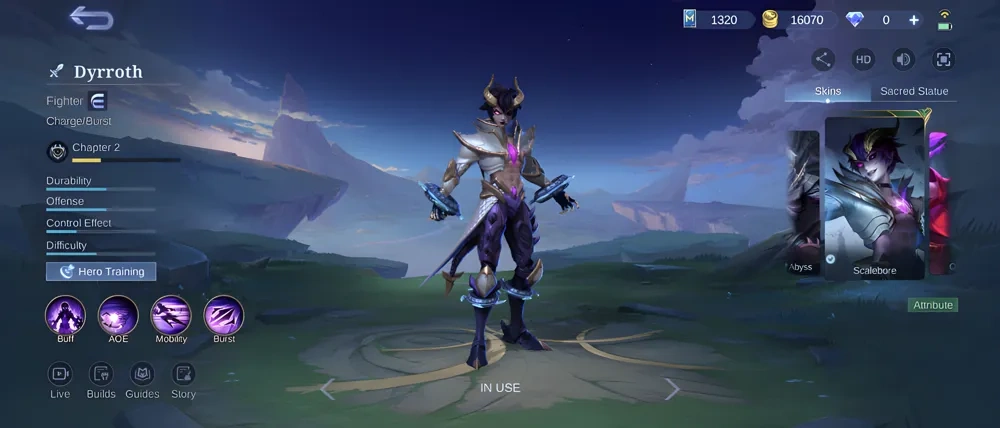Select the Mobility skill icon
The image size is (1000, 428).
(x=171, y=316)
